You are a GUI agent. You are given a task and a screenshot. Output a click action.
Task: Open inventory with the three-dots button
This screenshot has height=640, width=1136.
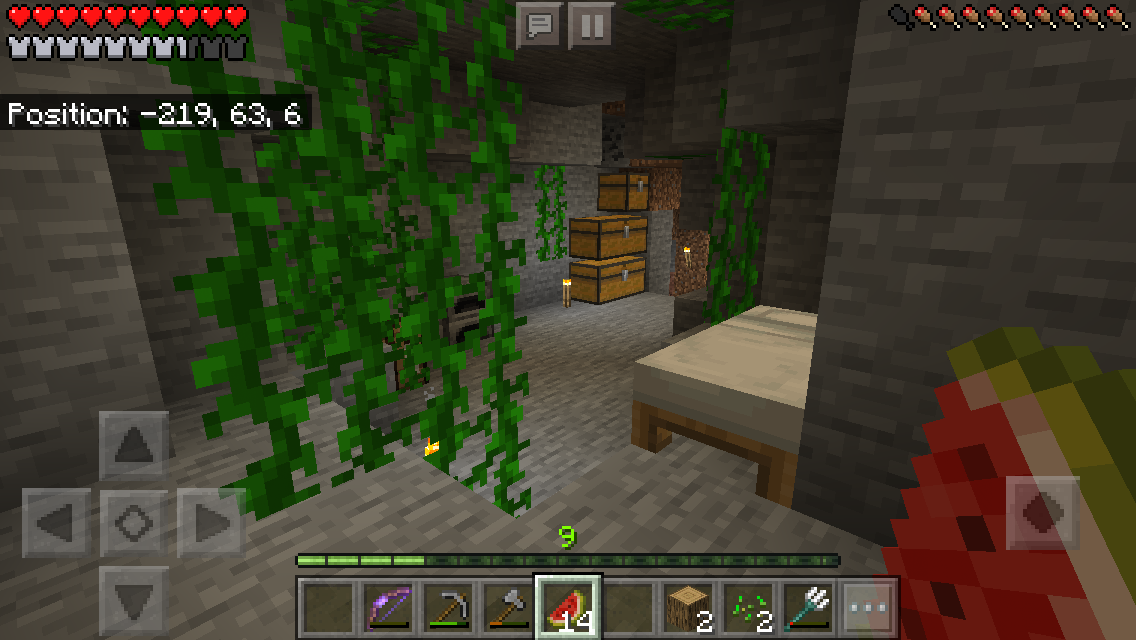pyautogui.click(x=868, y=607)
